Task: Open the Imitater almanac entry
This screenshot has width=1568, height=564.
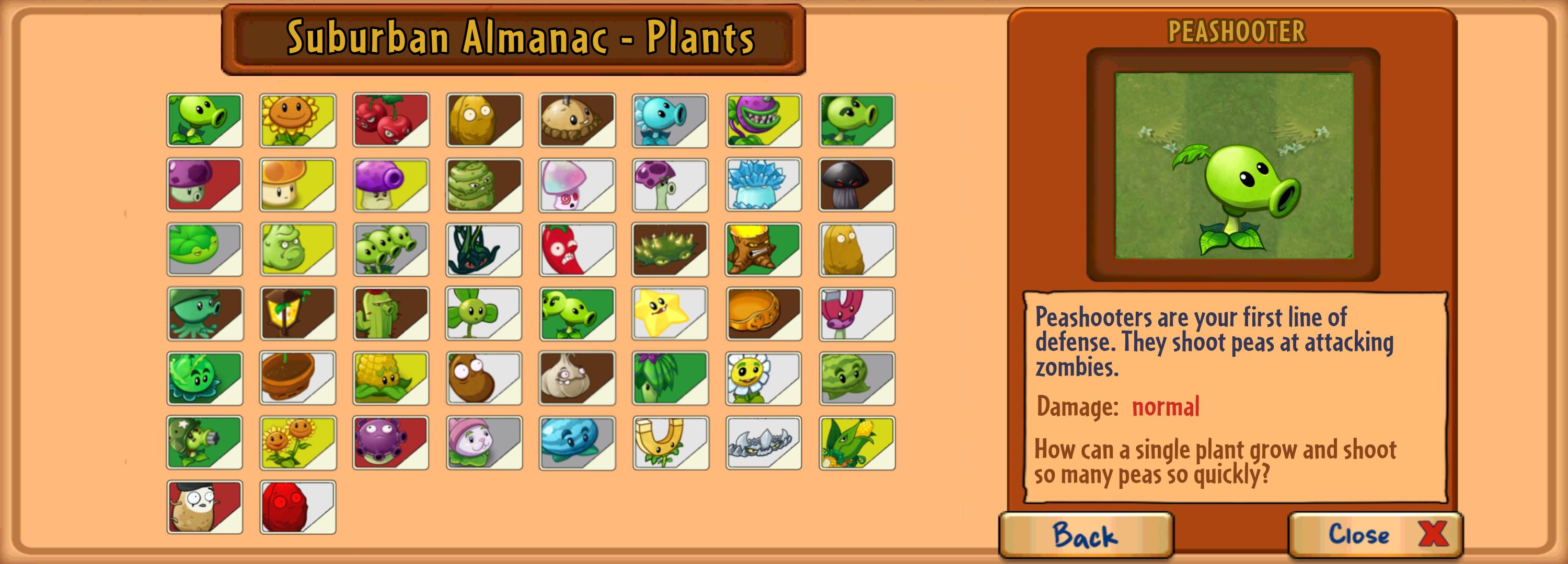Action: click(x=204, y=507)
